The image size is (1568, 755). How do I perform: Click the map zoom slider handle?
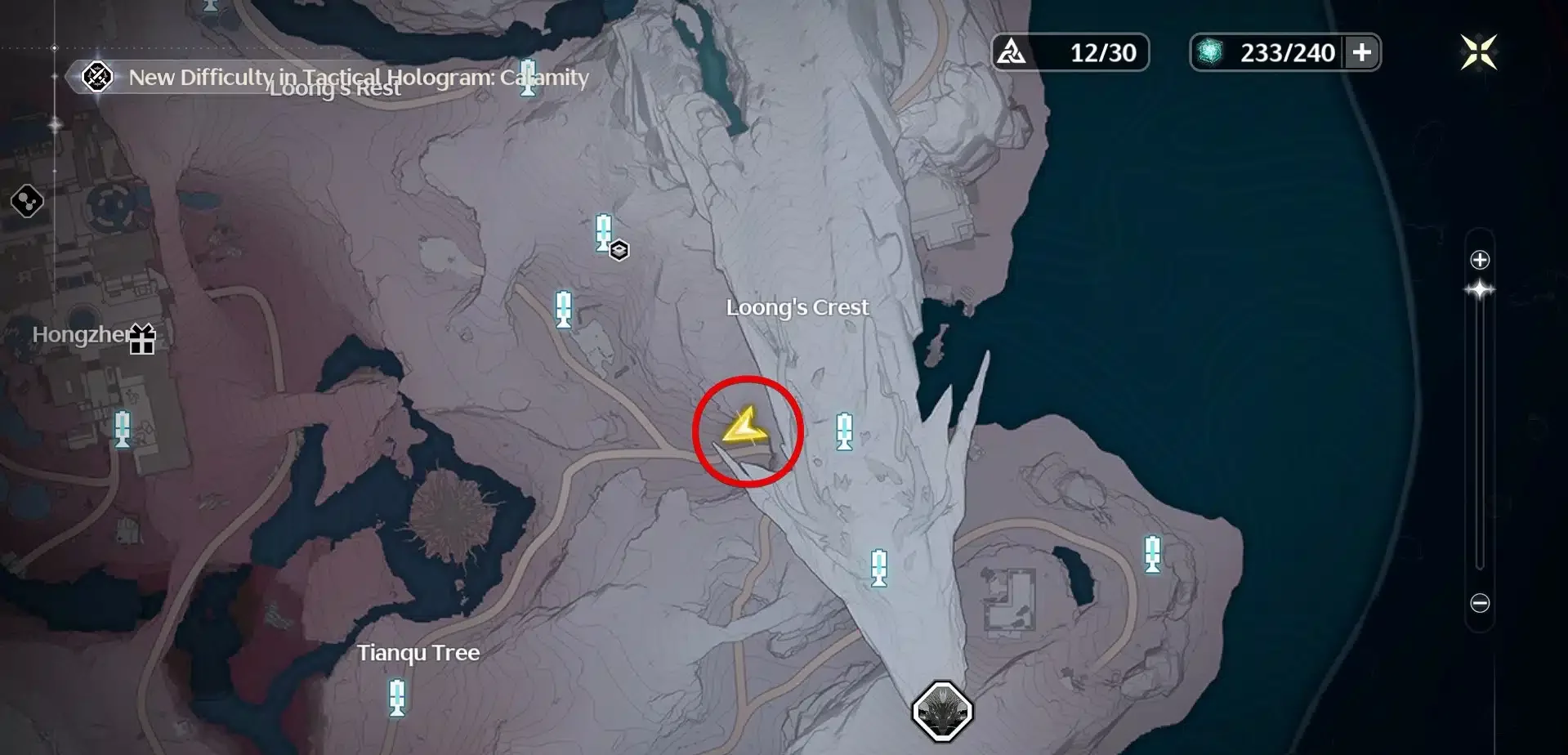(1480, 290)
